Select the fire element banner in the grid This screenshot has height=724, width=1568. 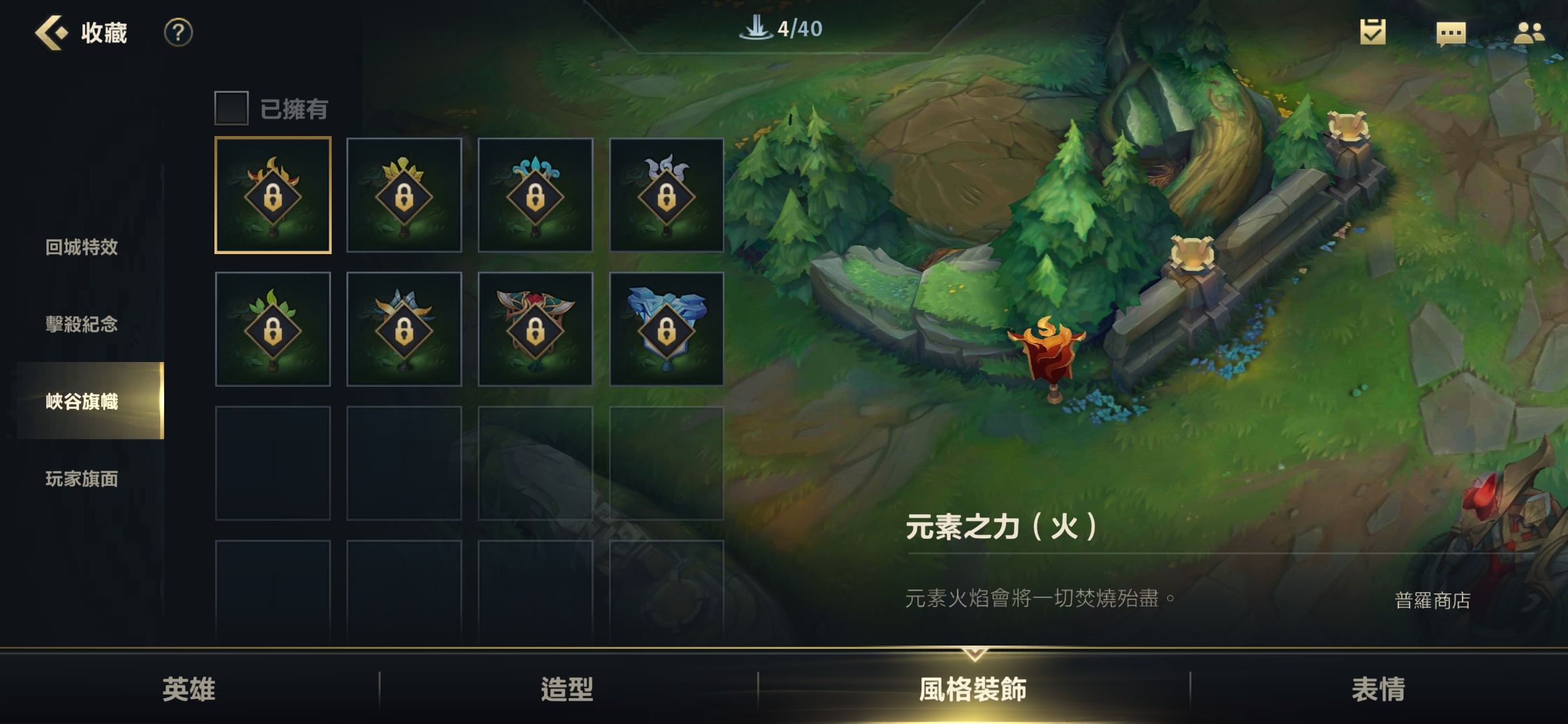coord(271,194)
